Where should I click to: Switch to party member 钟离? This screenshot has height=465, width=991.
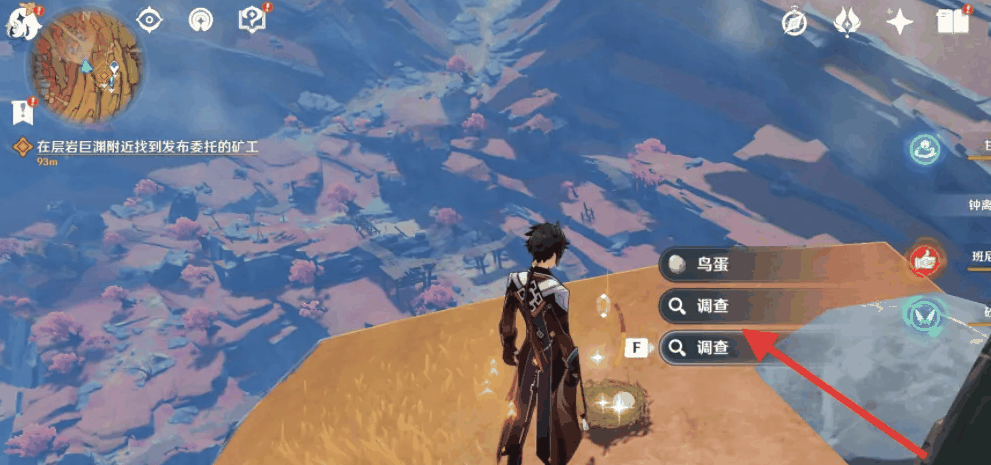click(977, 205)
